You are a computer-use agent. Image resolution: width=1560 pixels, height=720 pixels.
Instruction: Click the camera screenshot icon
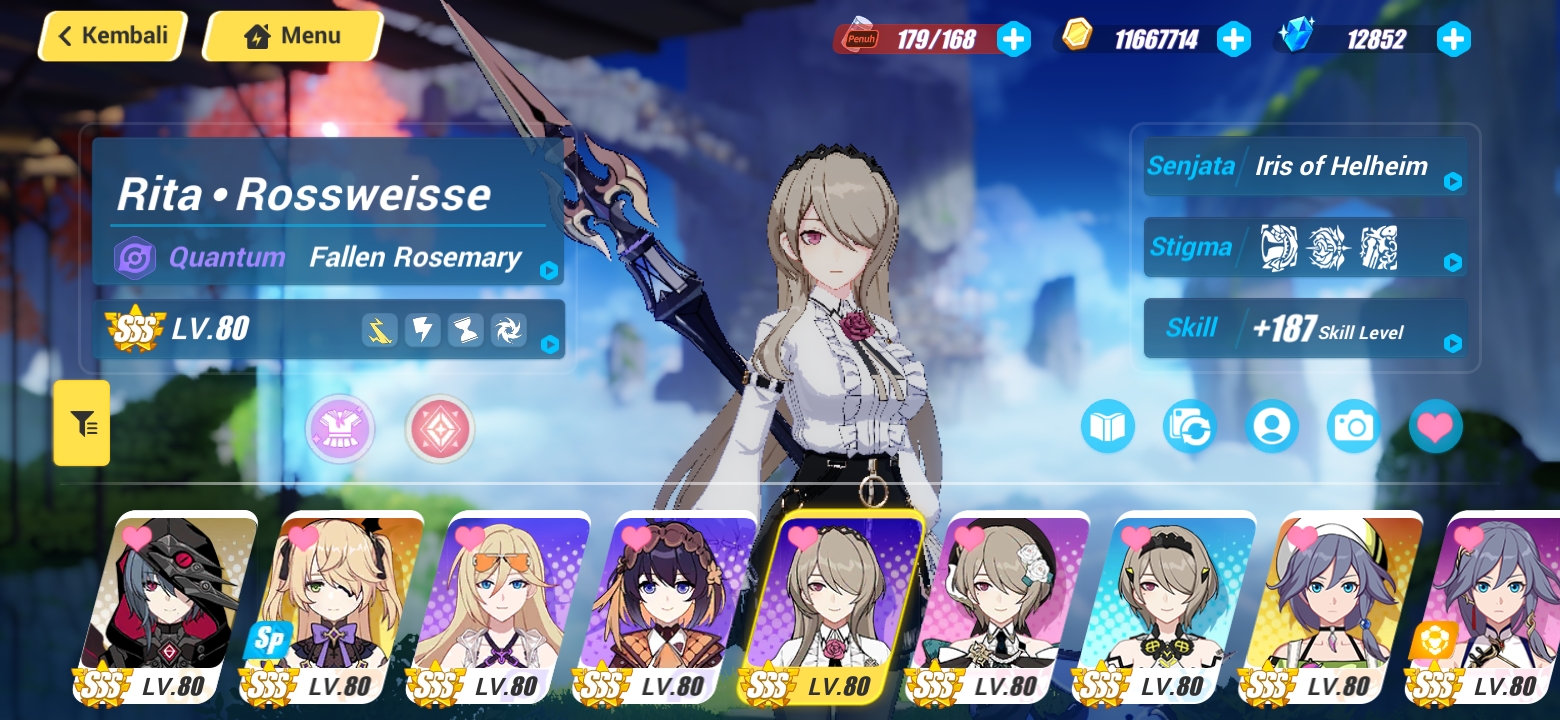(x=1353, y=426)
